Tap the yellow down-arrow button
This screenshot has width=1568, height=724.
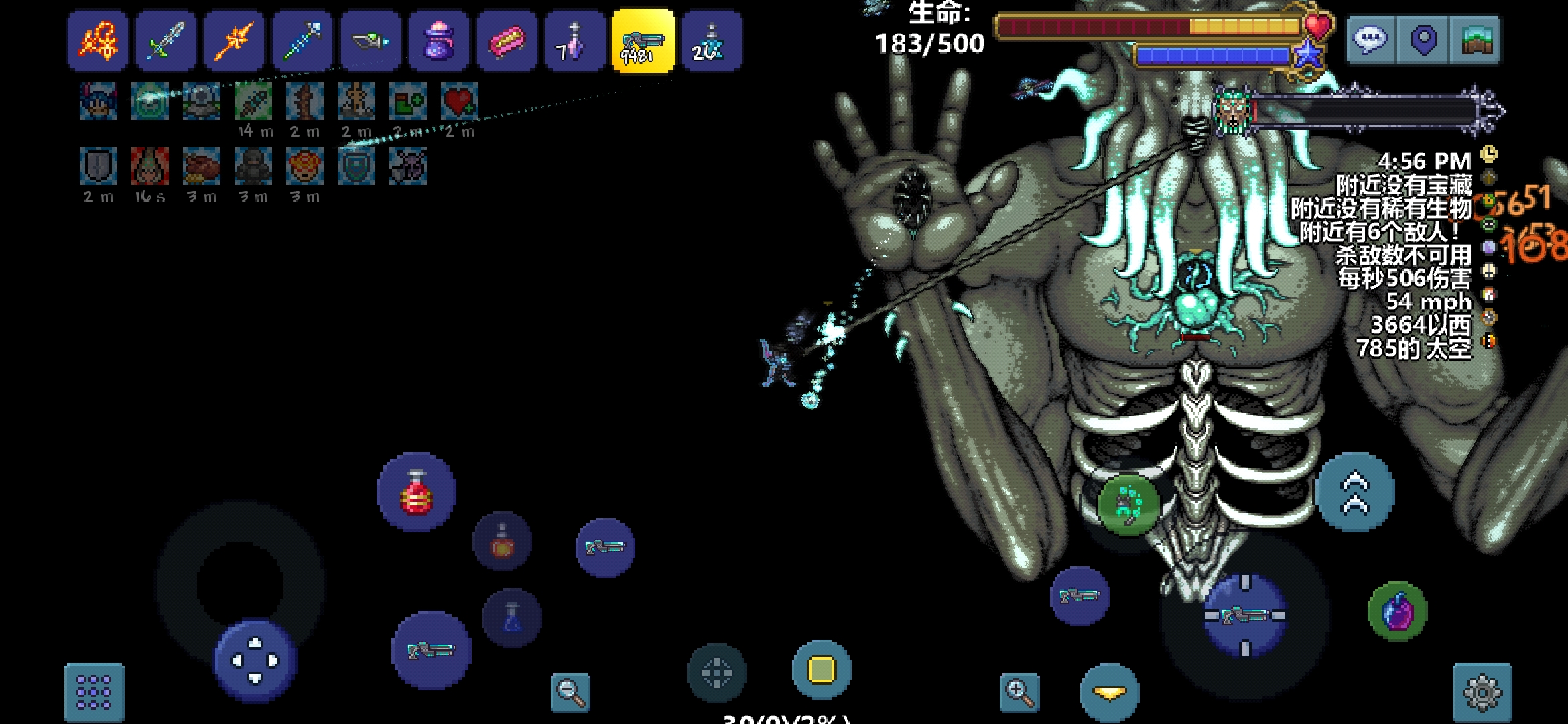click(1110, 693)
